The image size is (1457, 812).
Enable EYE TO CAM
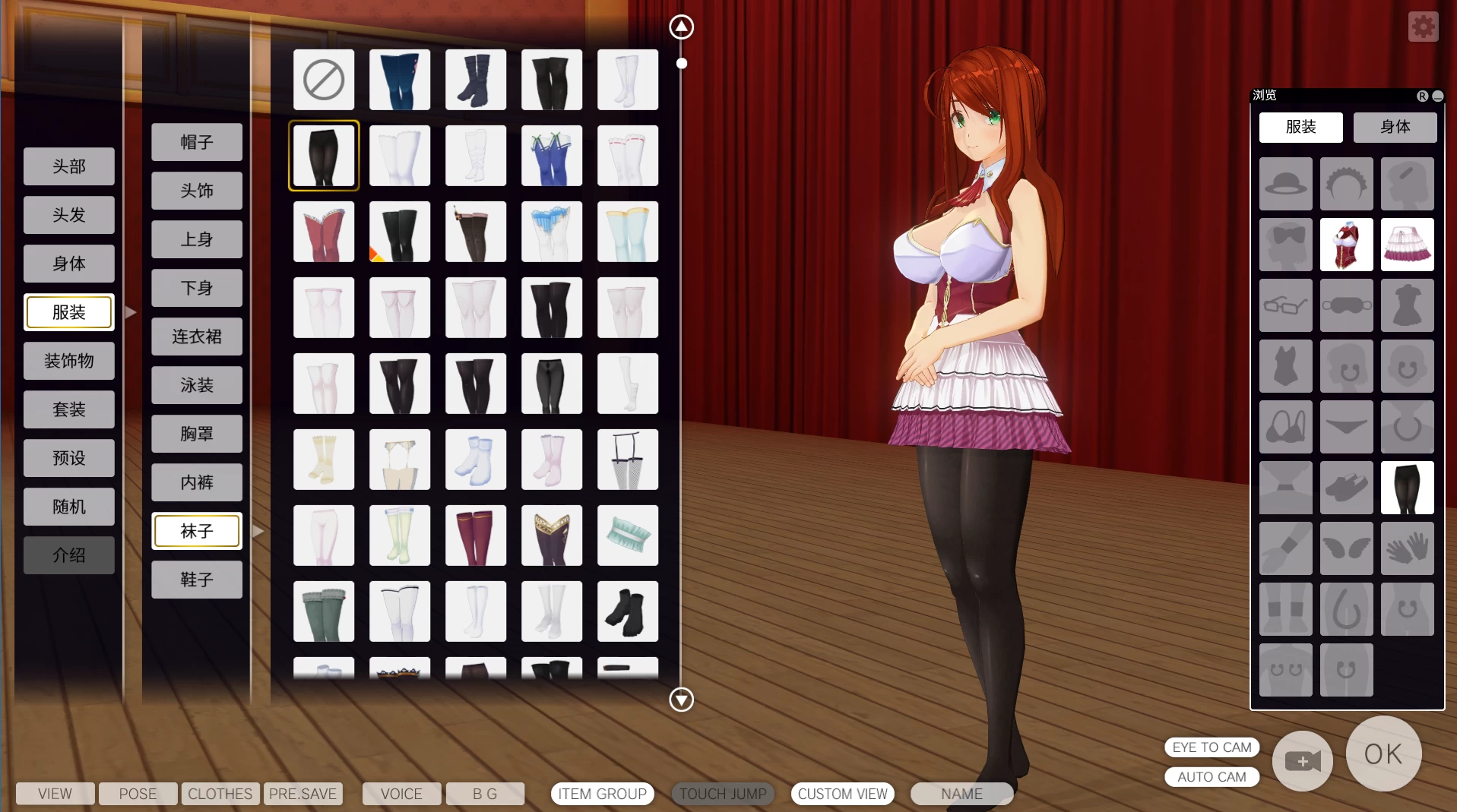point(1212,747)
